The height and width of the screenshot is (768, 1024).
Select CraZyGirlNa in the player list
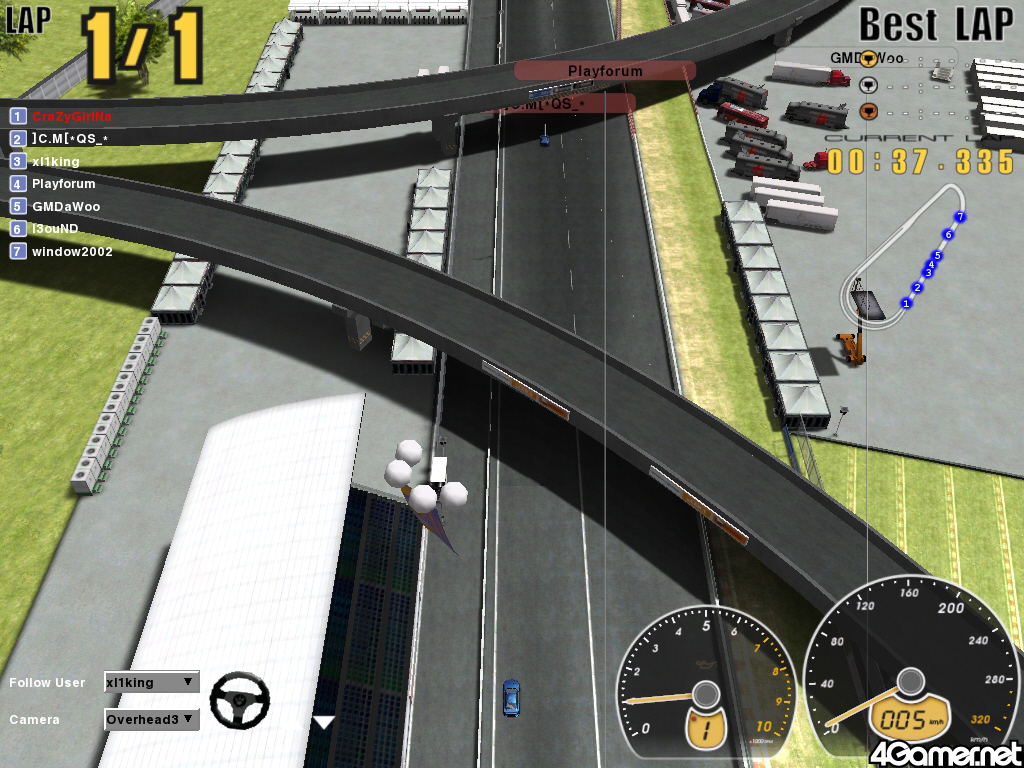(x=70, y=116)
